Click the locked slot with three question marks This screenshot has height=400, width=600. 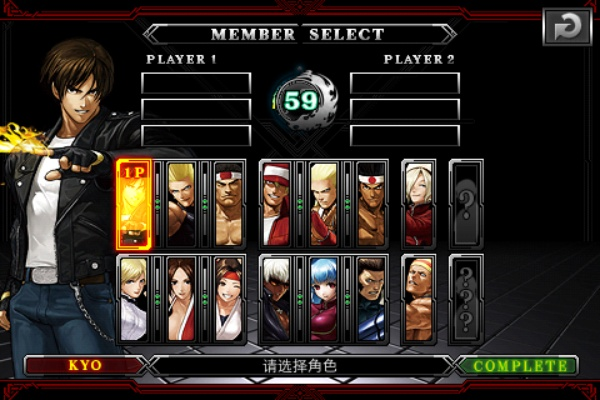point(467,300)
